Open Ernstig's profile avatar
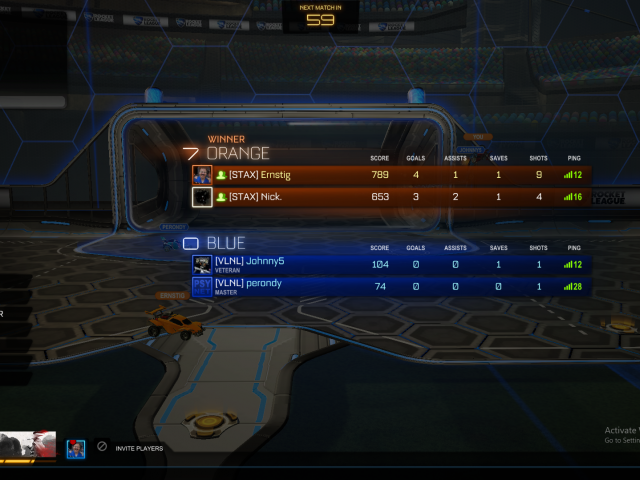The image size is (640, 480). (x=202, y=175)
